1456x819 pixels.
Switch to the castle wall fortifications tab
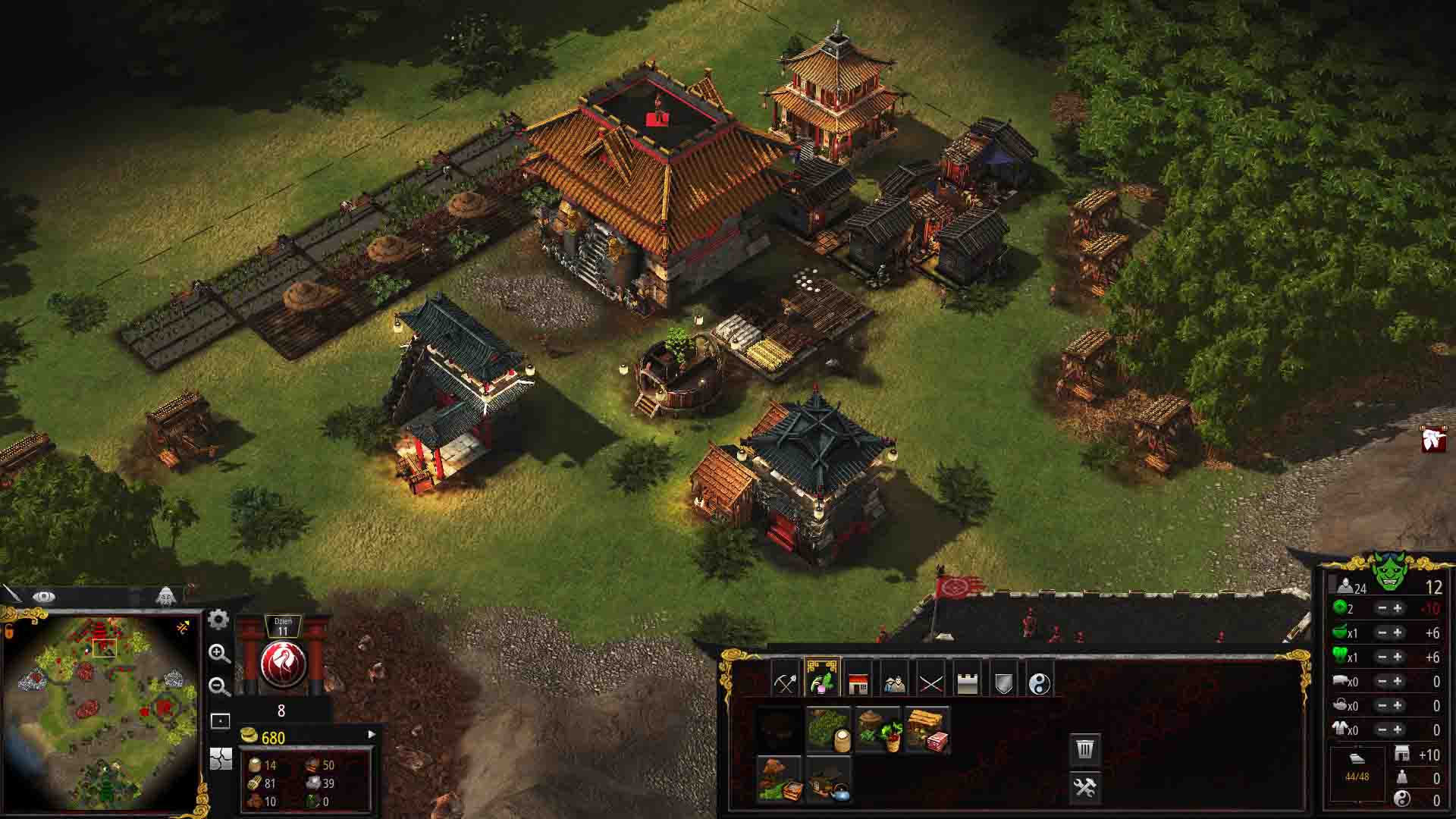(967, 682)
